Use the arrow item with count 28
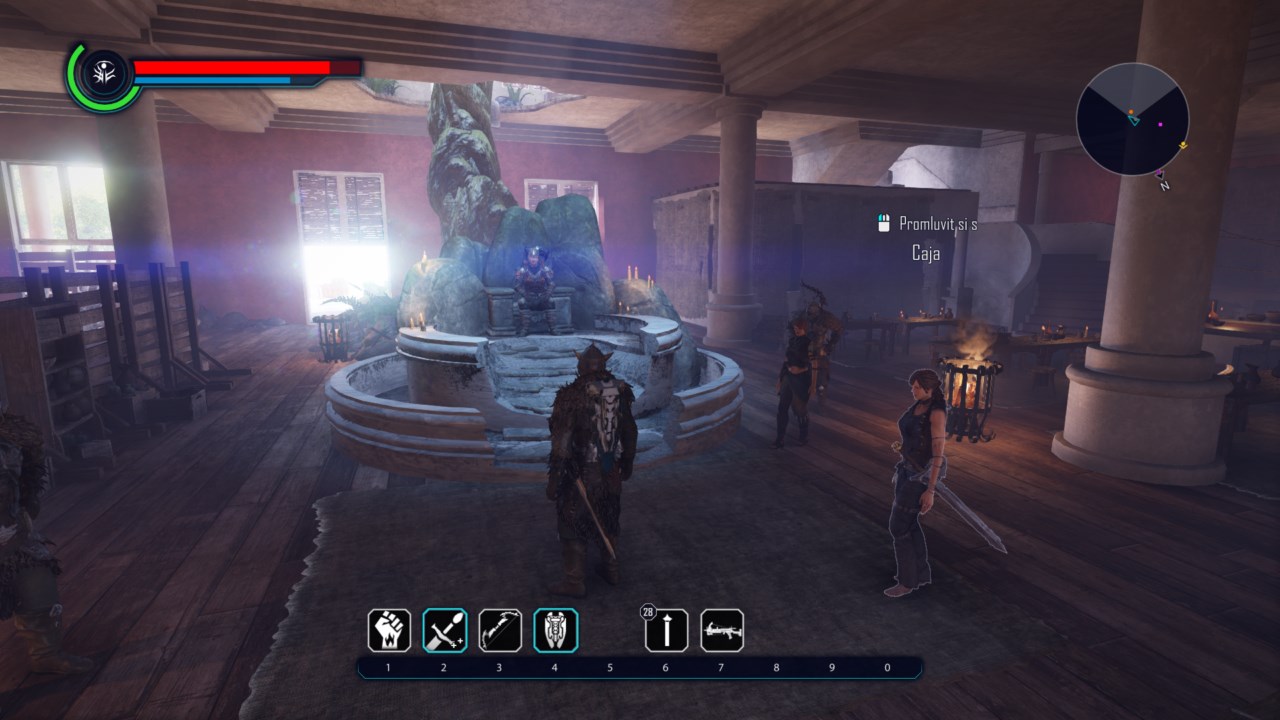The height and width of the screenshot is (720, 1280). point(666,630)
